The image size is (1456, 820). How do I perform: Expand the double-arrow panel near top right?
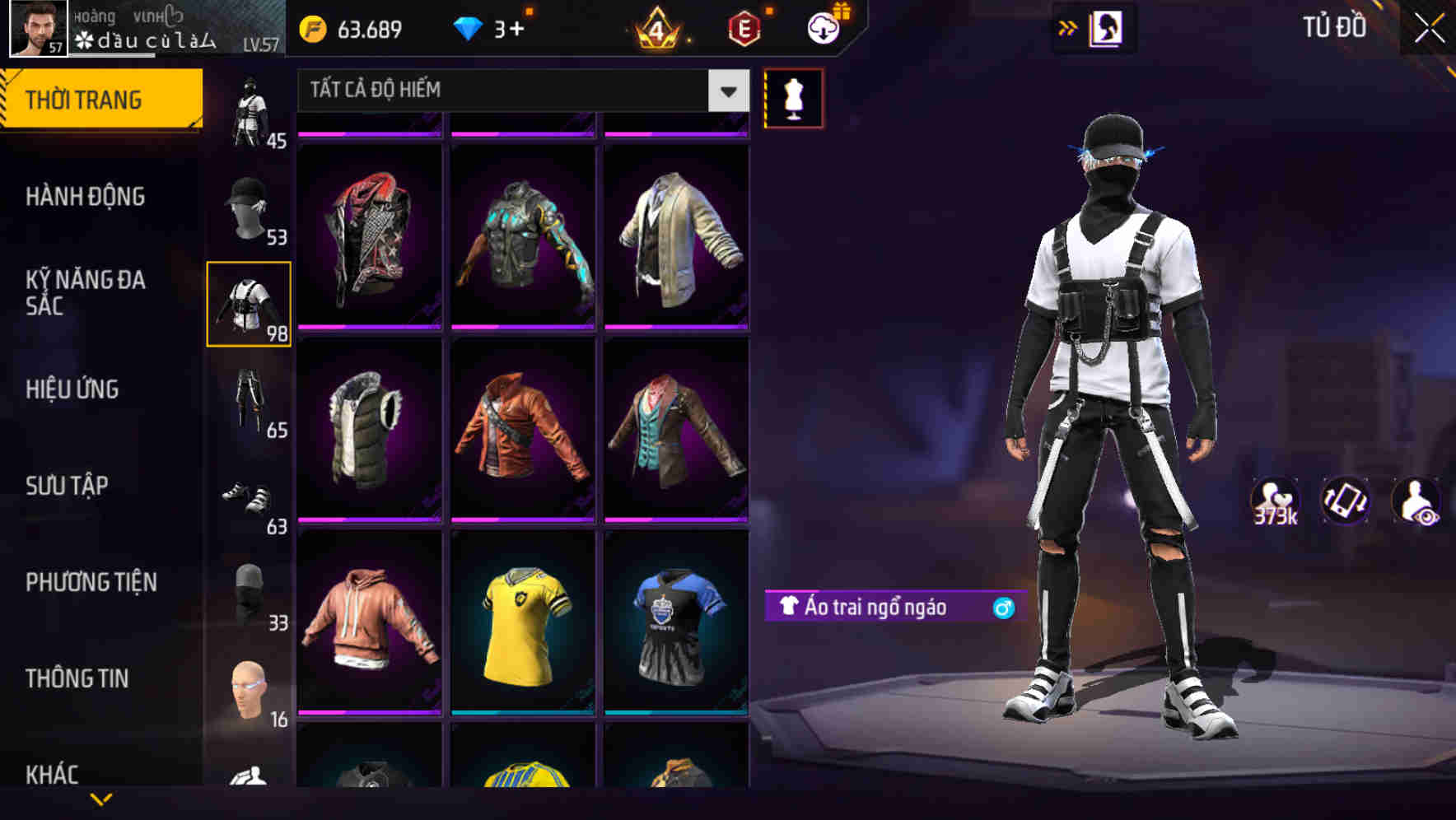click(1066, 27)
